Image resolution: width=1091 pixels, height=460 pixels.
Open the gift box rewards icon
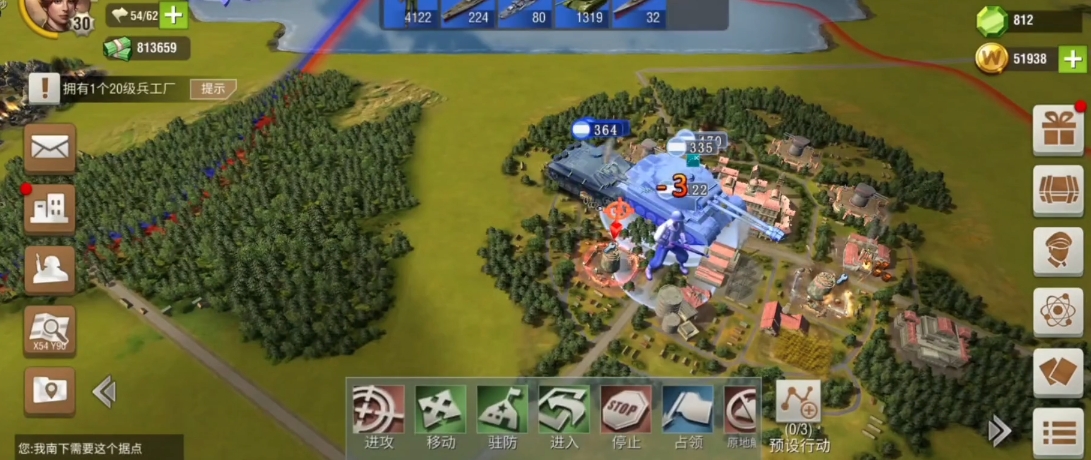tap(1058, 130)
